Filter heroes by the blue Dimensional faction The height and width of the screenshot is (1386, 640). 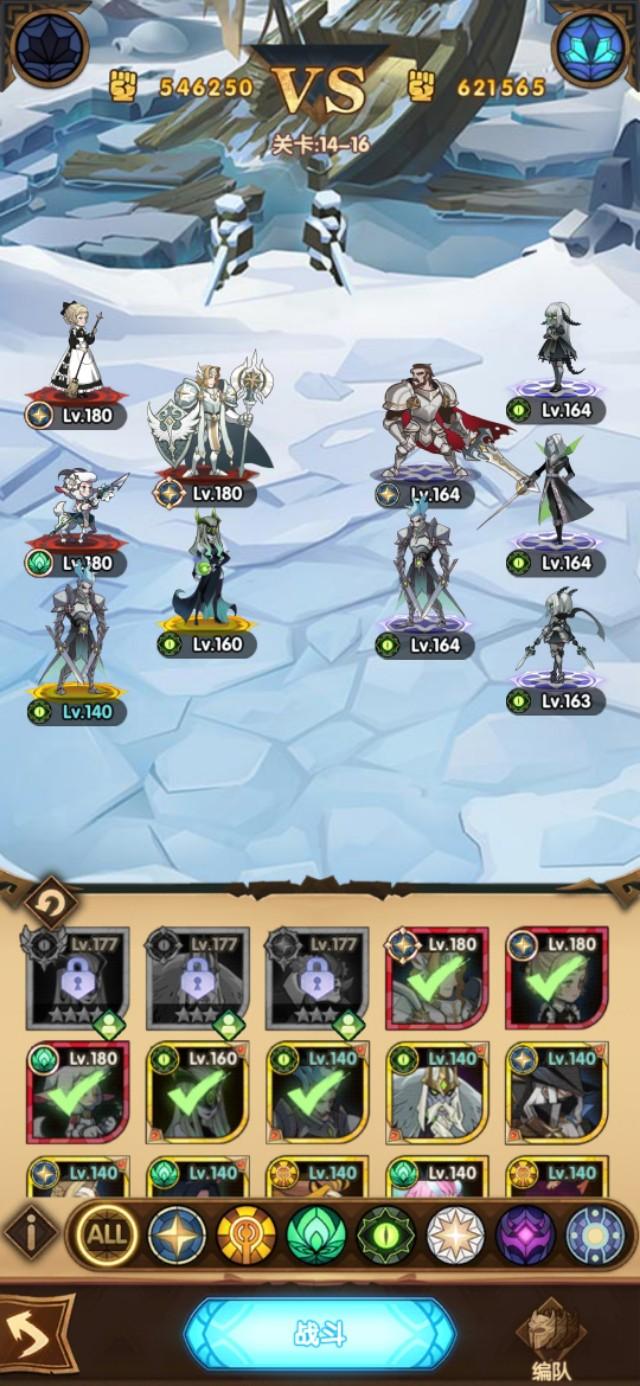(x=596, y=1235)
